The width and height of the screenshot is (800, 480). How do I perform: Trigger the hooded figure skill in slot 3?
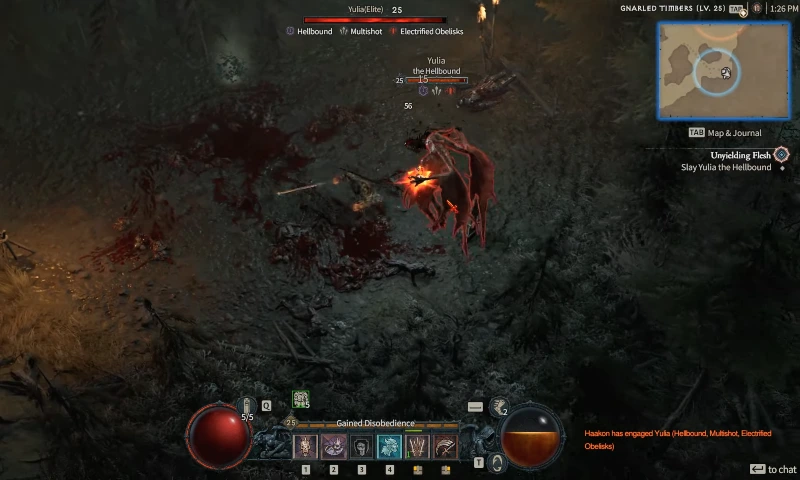click(362, 447)
